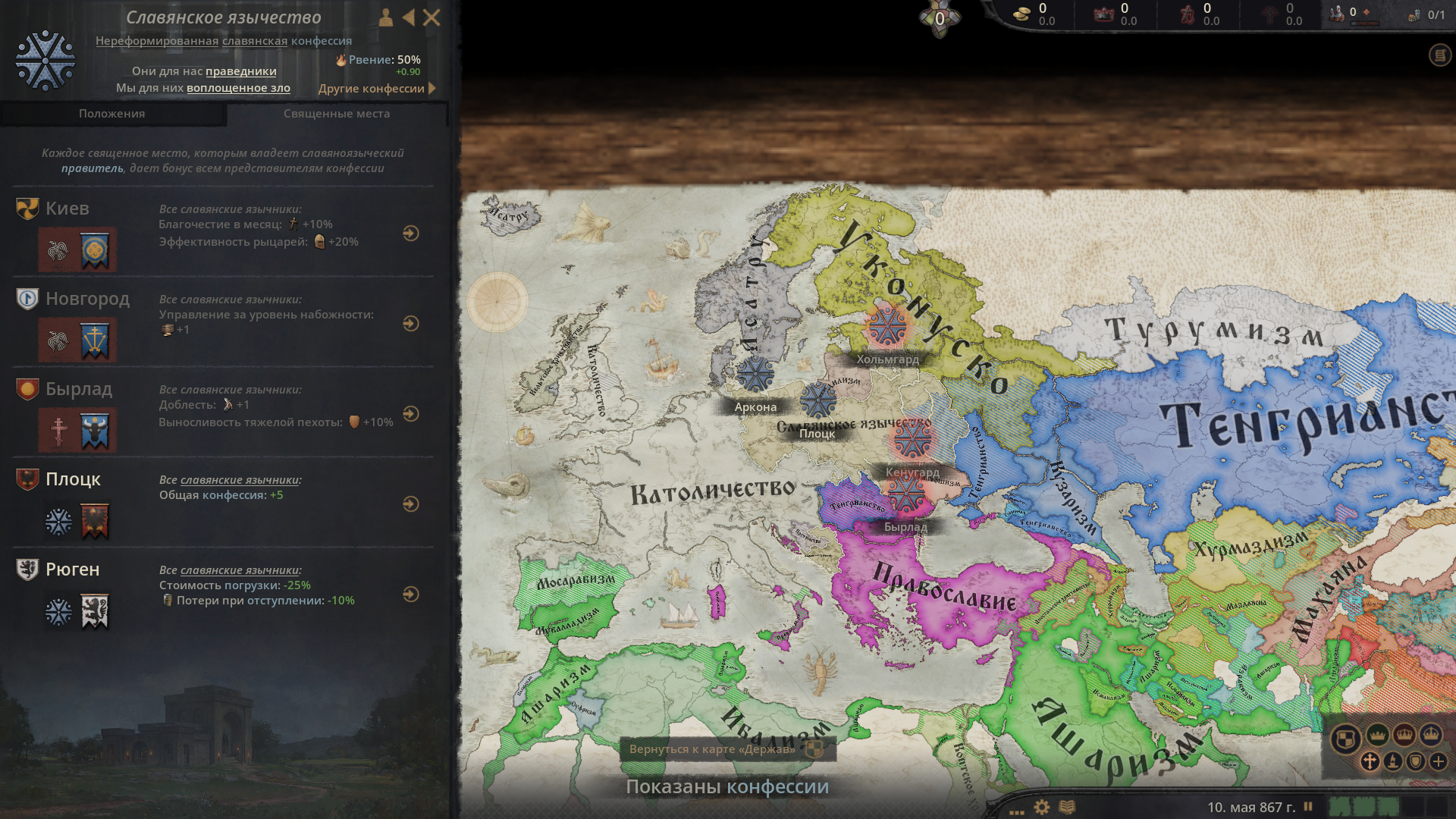Viewport: 1456px width, 819px height.
Task: Go to Рюген holy site via arrow
Action: [411, 595]
